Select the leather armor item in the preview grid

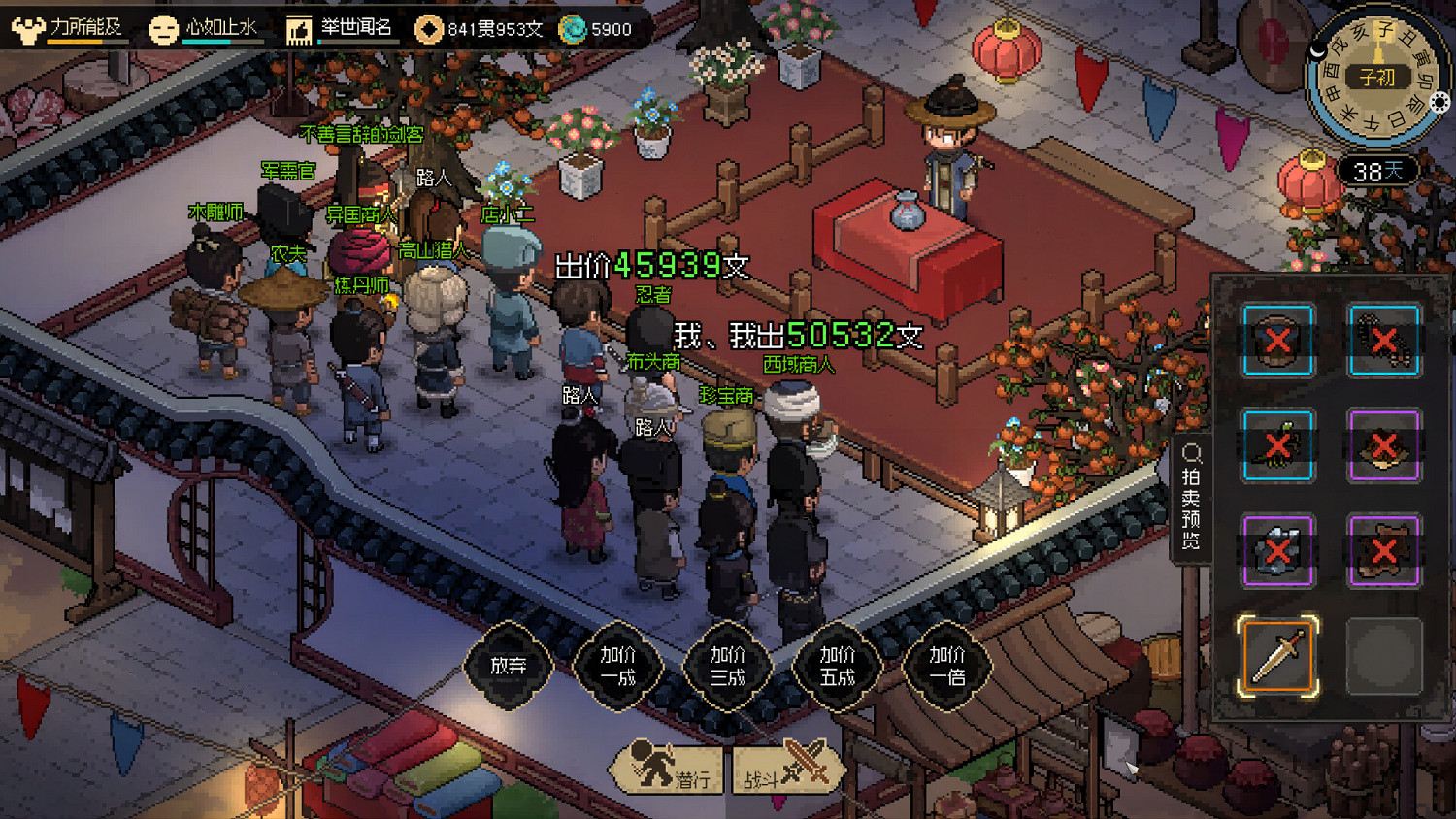click(1383, 550)
